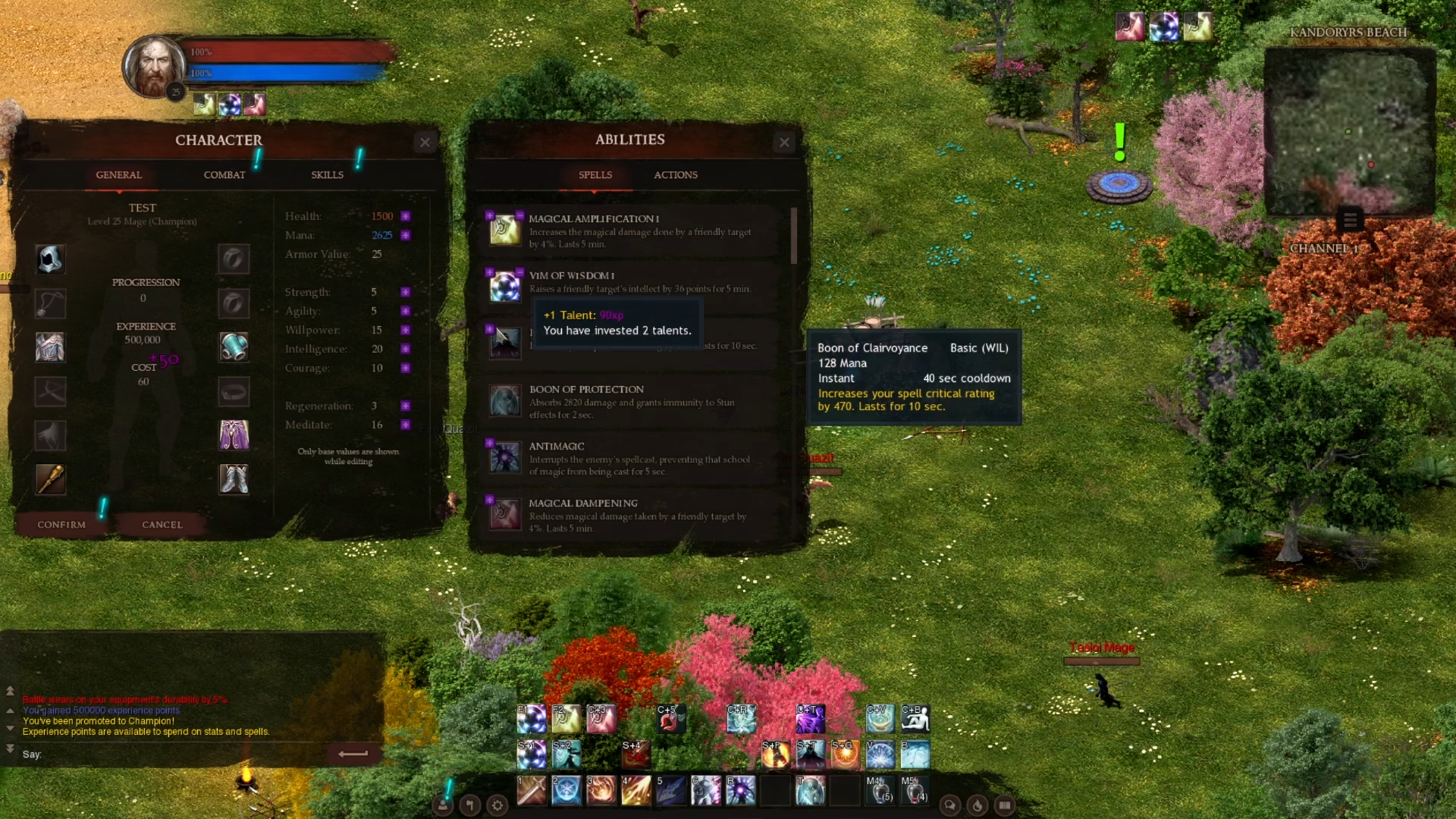This screenshot has height=819, width=1456.
Task: Increase the Willpower stat
Action: [406, 330]
